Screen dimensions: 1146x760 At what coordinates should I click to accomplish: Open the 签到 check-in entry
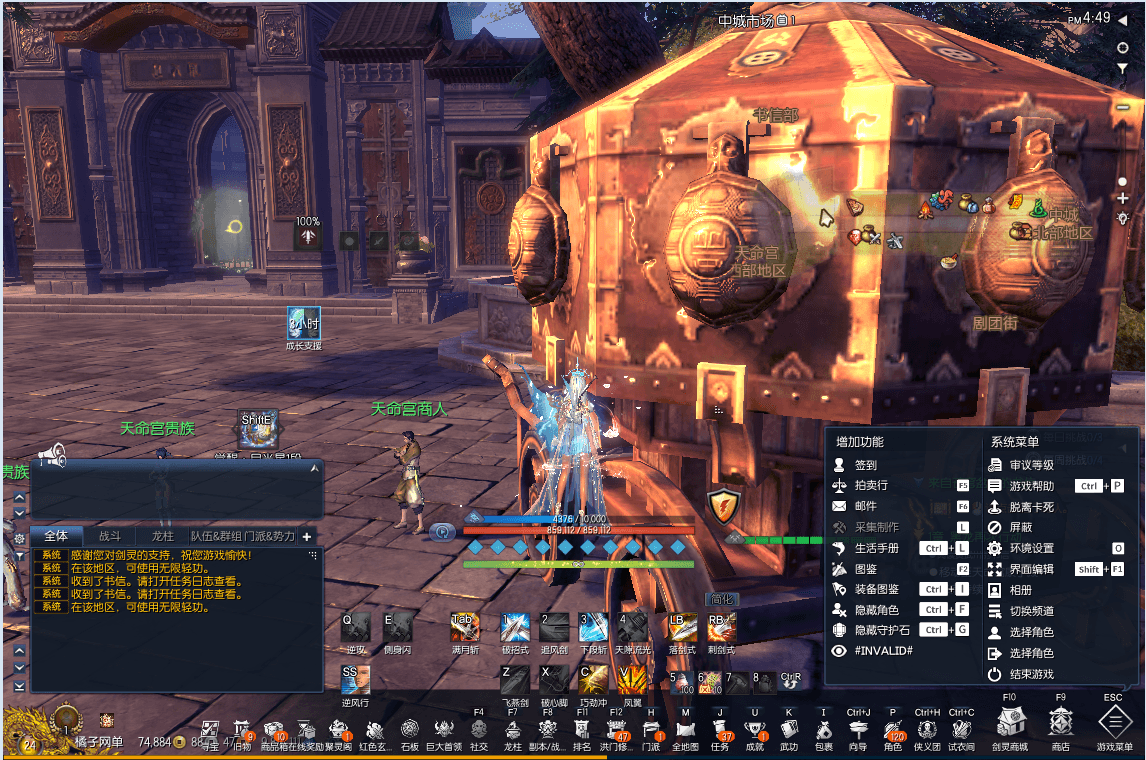(x=865, y=465)
